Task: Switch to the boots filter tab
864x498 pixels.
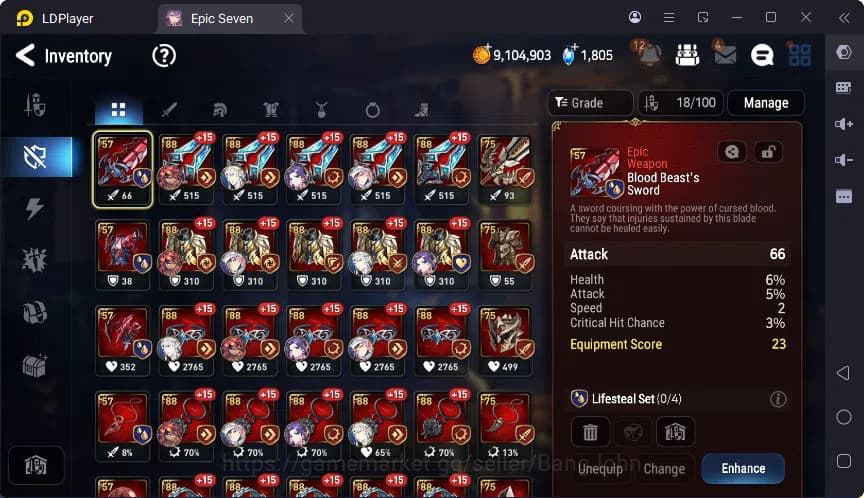Action: (422, 110)
